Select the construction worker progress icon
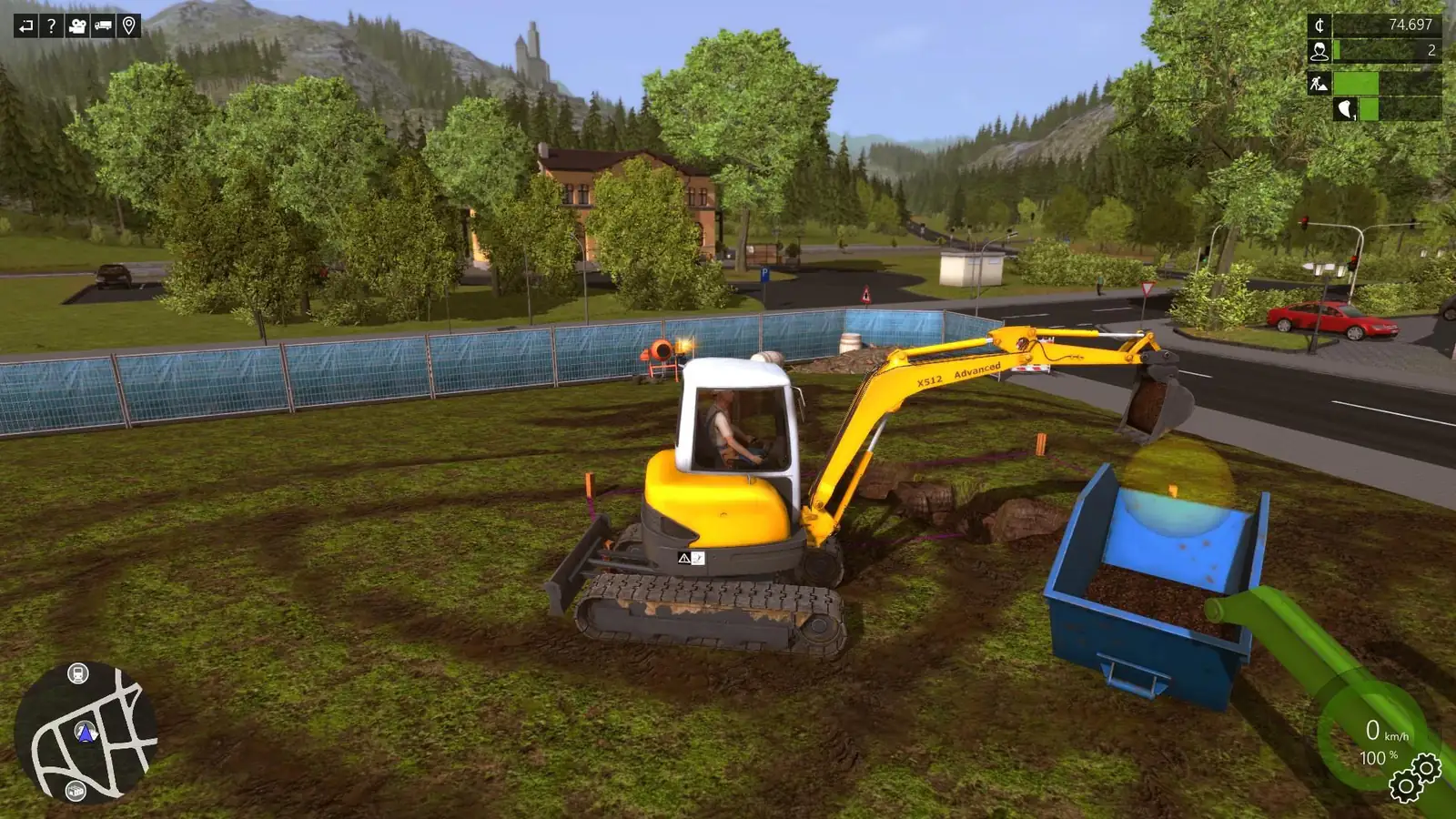Image resolution: width=1456 pixels, height=819 pixels. 1318,84
